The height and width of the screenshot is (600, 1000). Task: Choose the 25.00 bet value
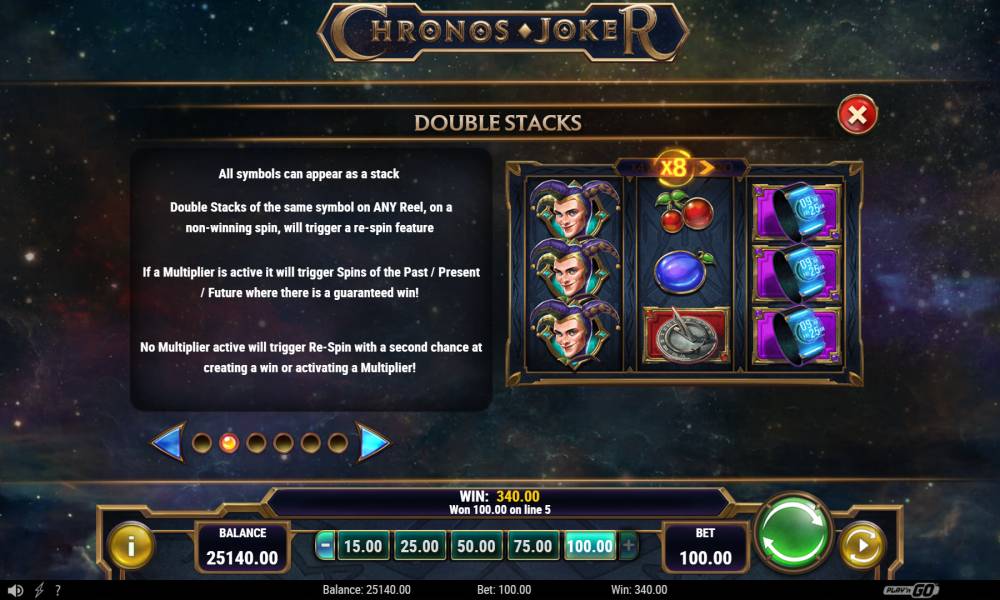coord(419,546)
